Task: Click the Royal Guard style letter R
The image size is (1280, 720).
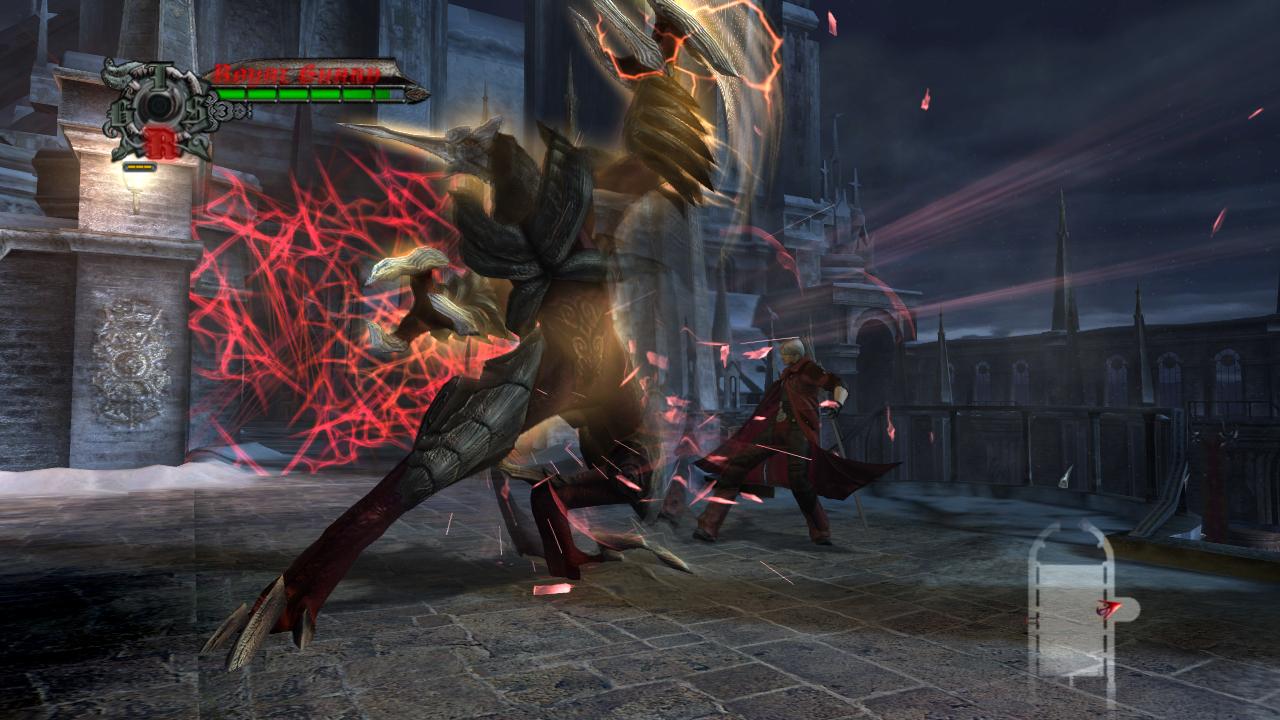Action: (x=162, y=143)
